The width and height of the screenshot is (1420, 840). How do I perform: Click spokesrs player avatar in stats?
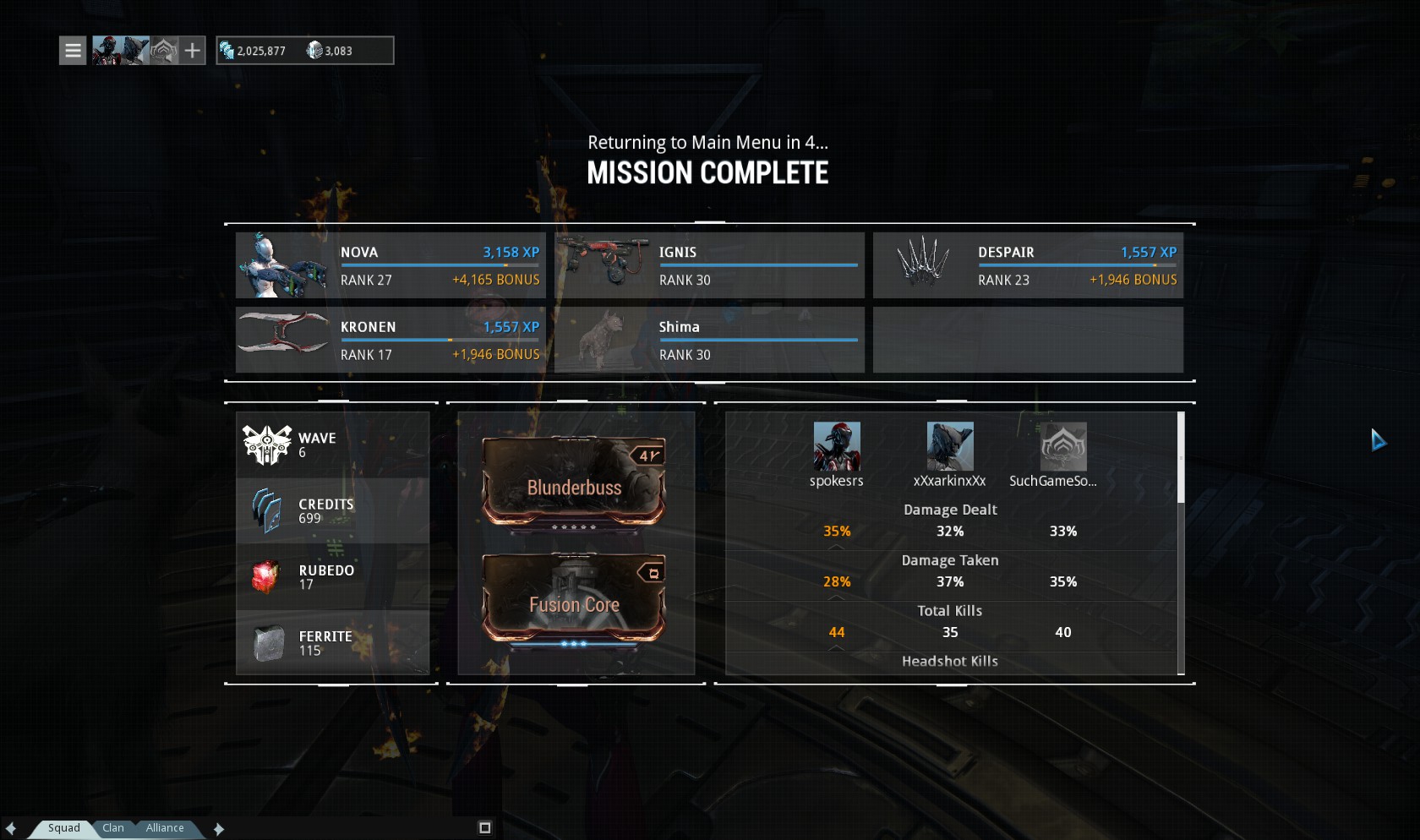(x=837, y=446)
